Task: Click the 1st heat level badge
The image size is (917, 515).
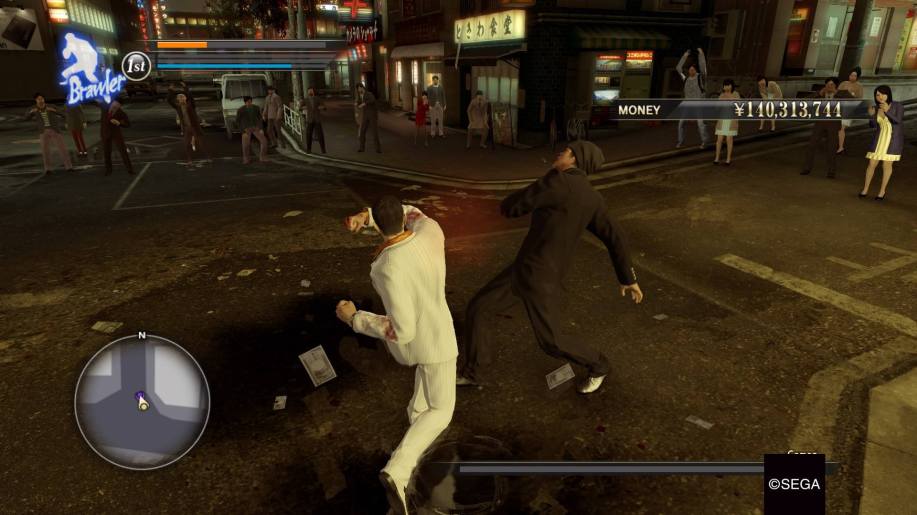Action: coord(136,66)
